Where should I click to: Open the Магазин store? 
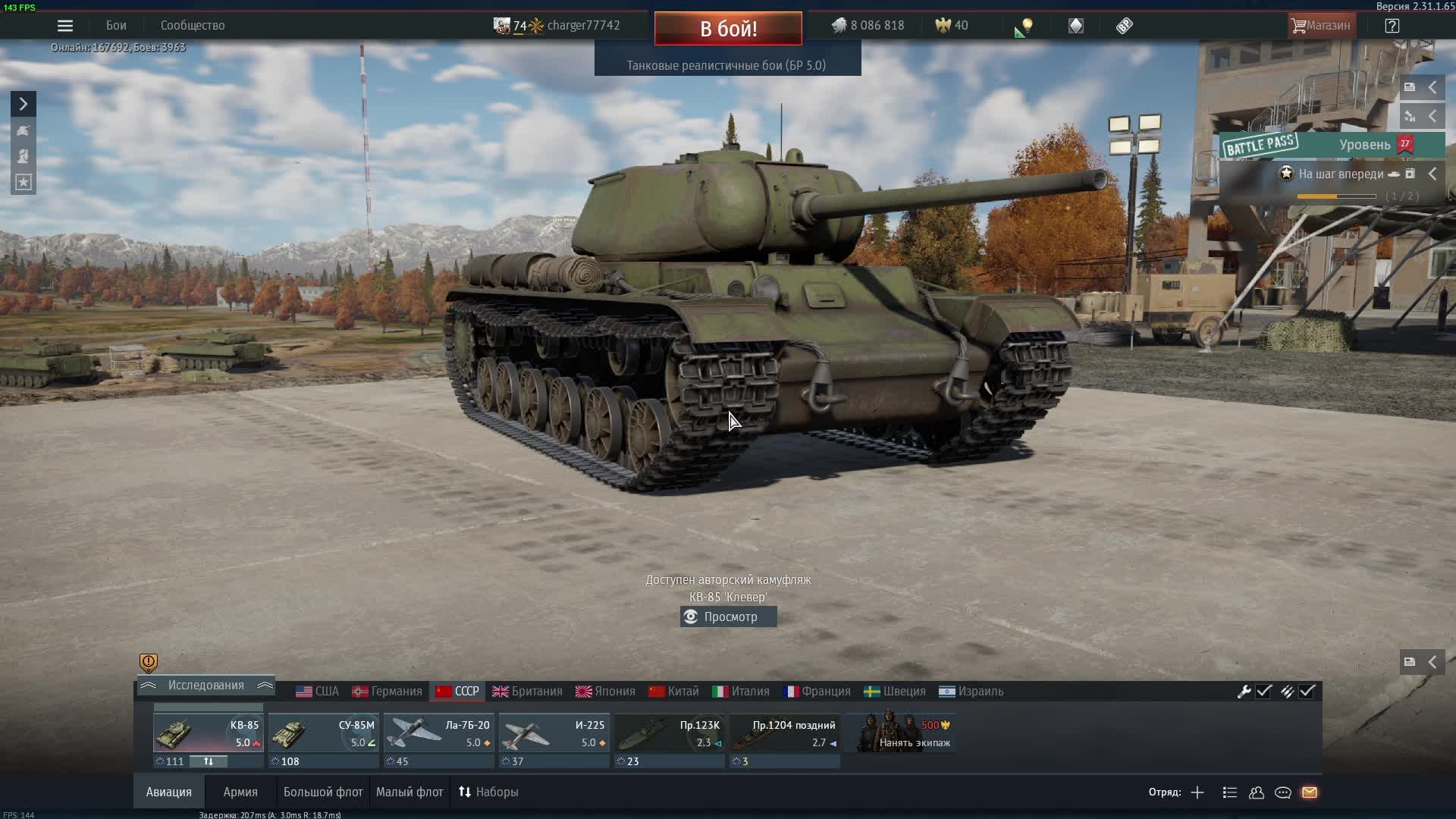(x=1321, y=26)
